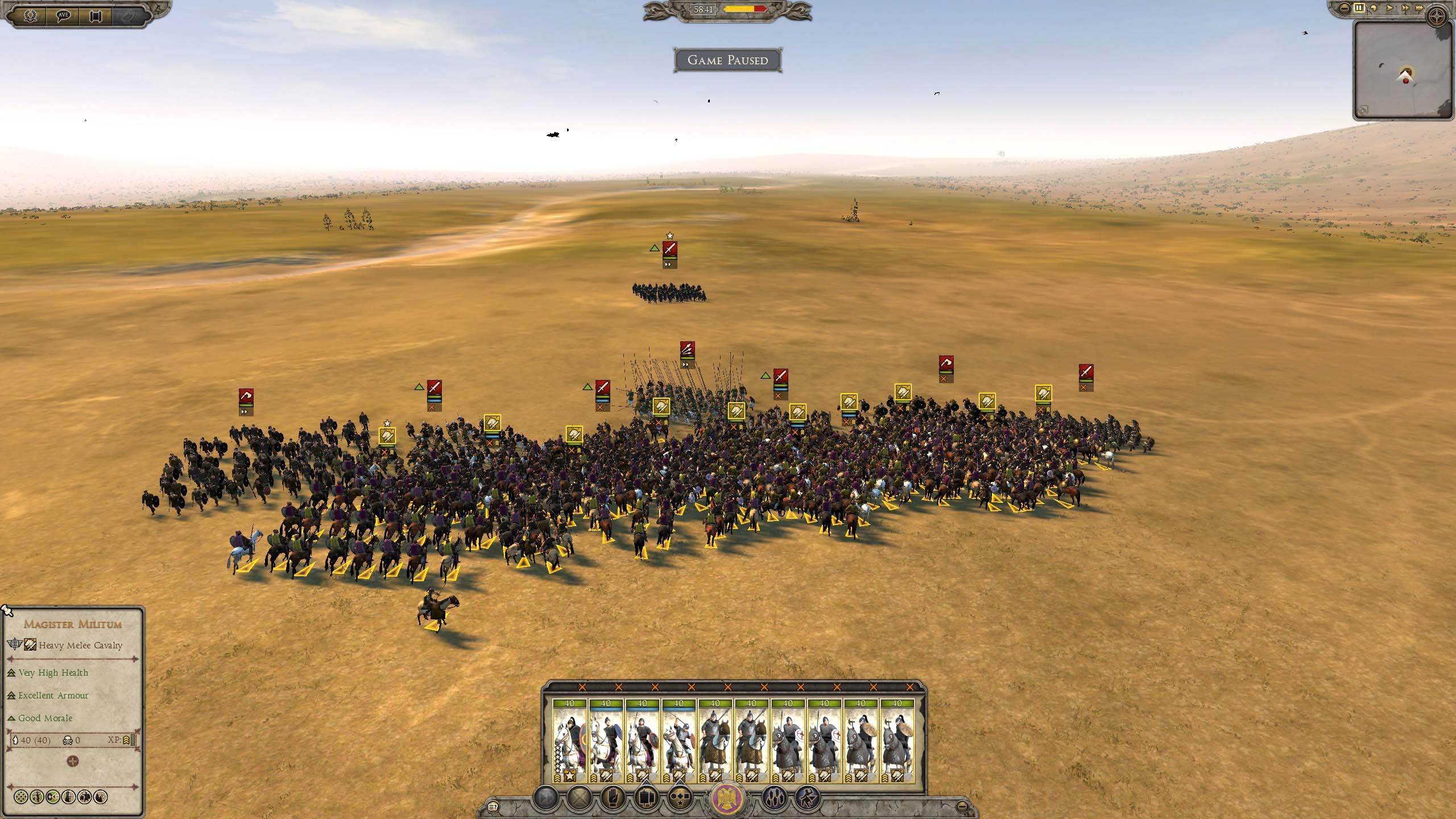This screenshot has height=819, width=1456.
Task: Open the laurel wreath game menu
Action: click(30, 15)
